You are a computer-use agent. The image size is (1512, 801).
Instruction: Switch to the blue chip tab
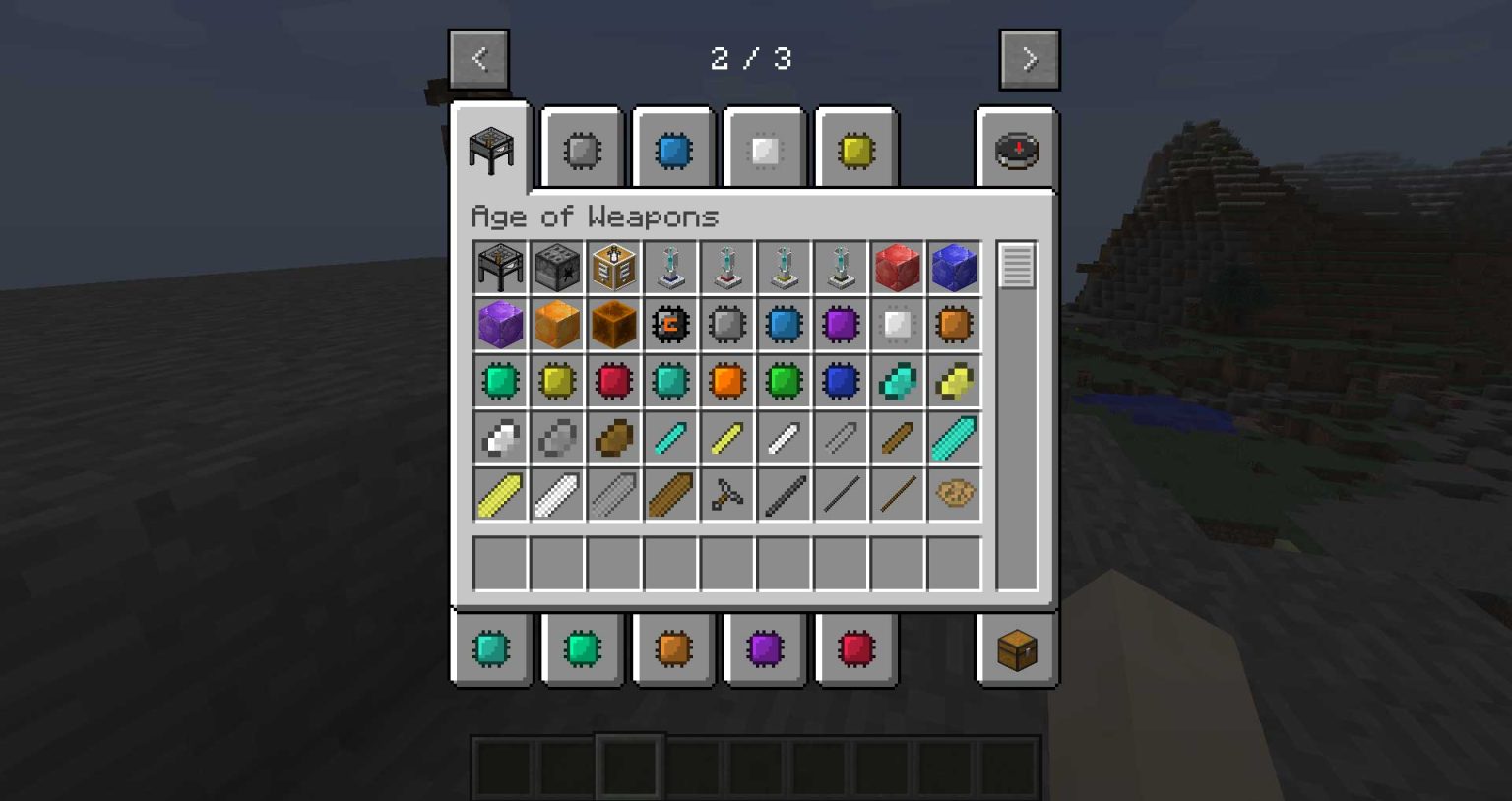pyautogui.click(x=672, y=150)
